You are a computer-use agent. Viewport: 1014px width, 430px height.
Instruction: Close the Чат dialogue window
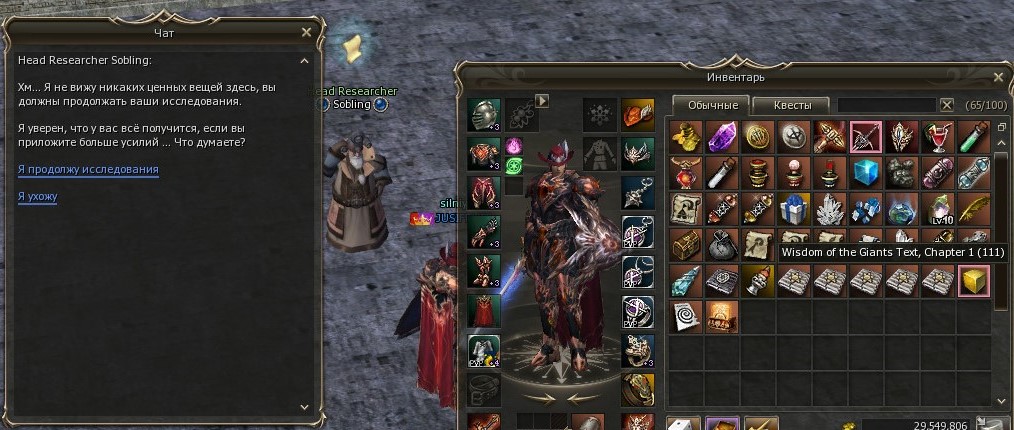306,33
